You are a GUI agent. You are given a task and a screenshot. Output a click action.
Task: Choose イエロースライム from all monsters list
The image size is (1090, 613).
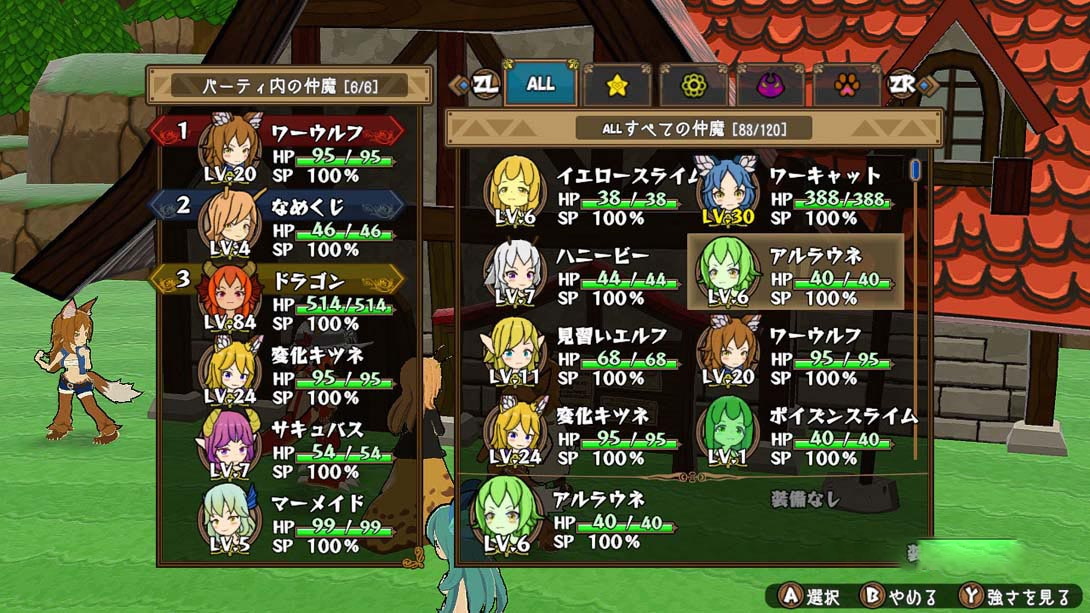[x=585, y=195]
